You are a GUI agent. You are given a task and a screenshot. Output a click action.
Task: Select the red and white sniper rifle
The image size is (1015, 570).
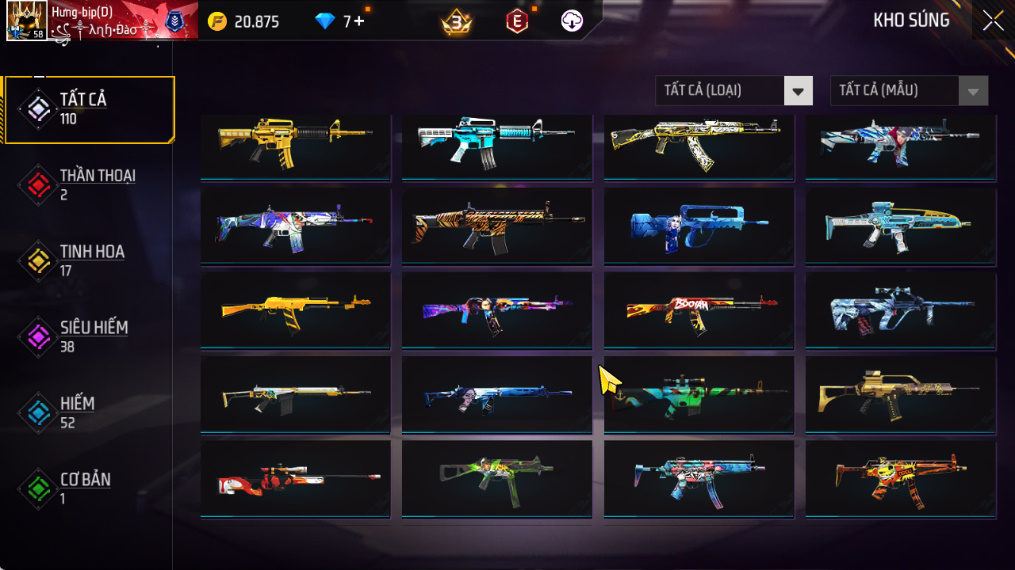click(295, 479)
